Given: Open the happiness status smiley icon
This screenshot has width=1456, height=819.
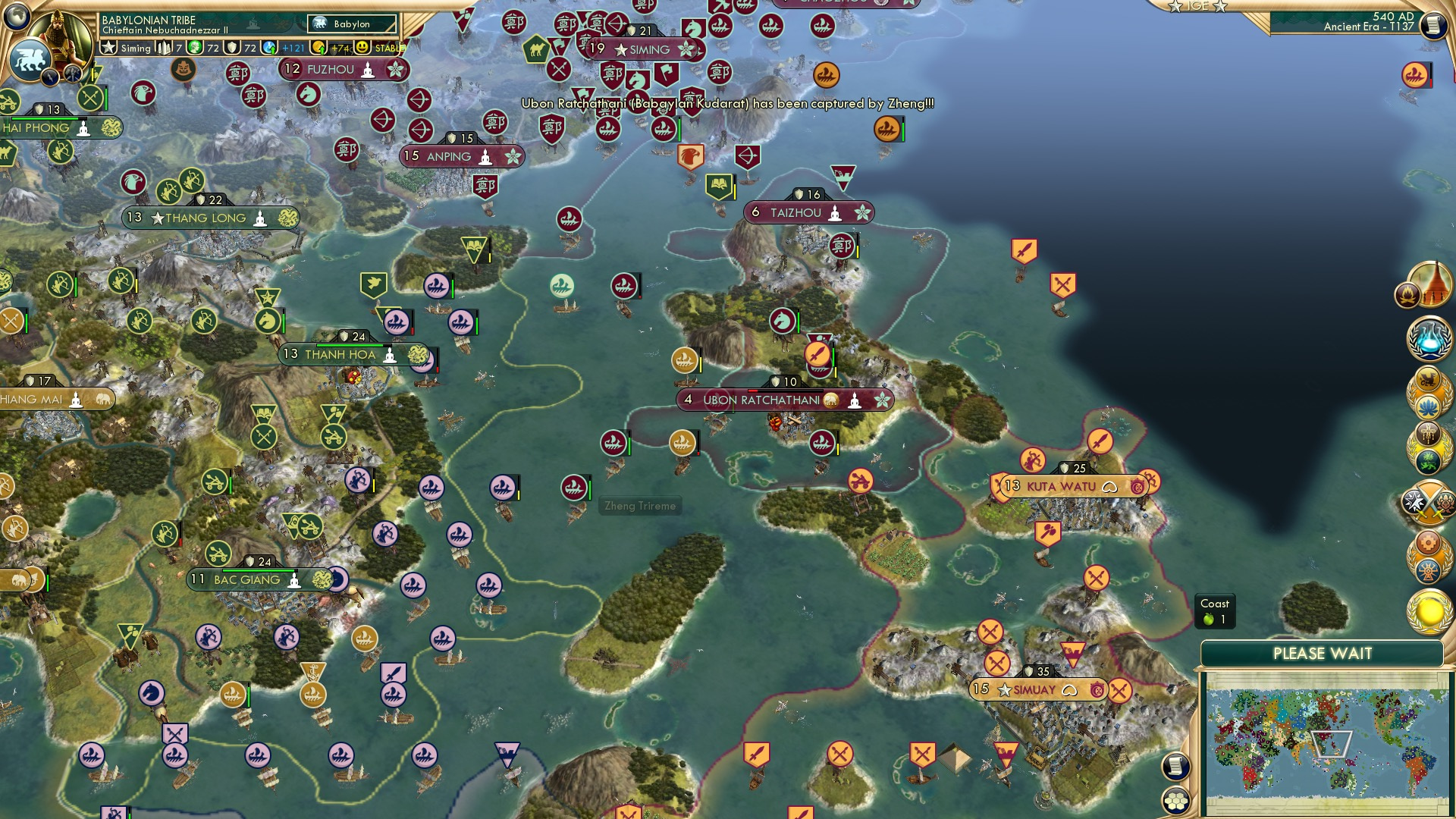Looking at the screenshot, I should point(364,47).
